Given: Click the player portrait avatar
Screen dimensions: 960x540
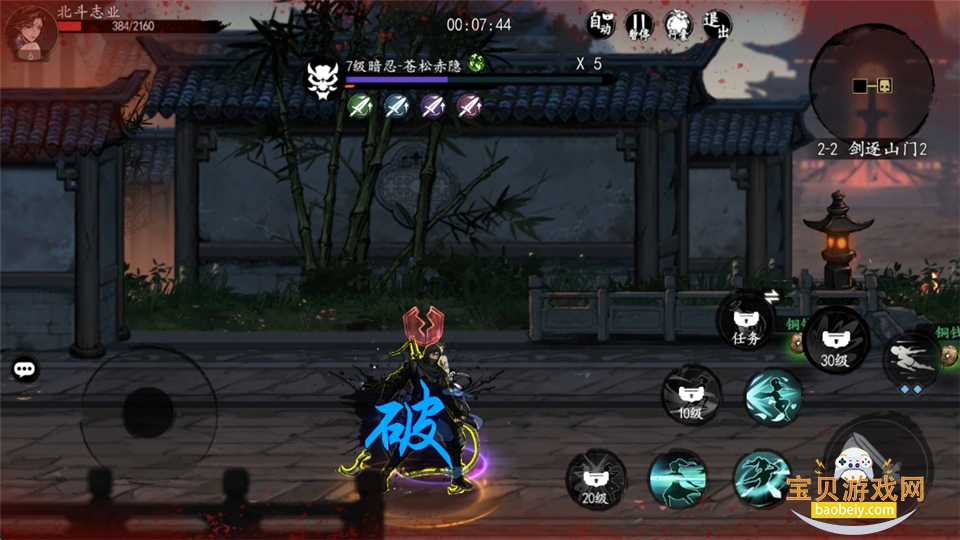Looking at the screenshot, I should 27,32.
